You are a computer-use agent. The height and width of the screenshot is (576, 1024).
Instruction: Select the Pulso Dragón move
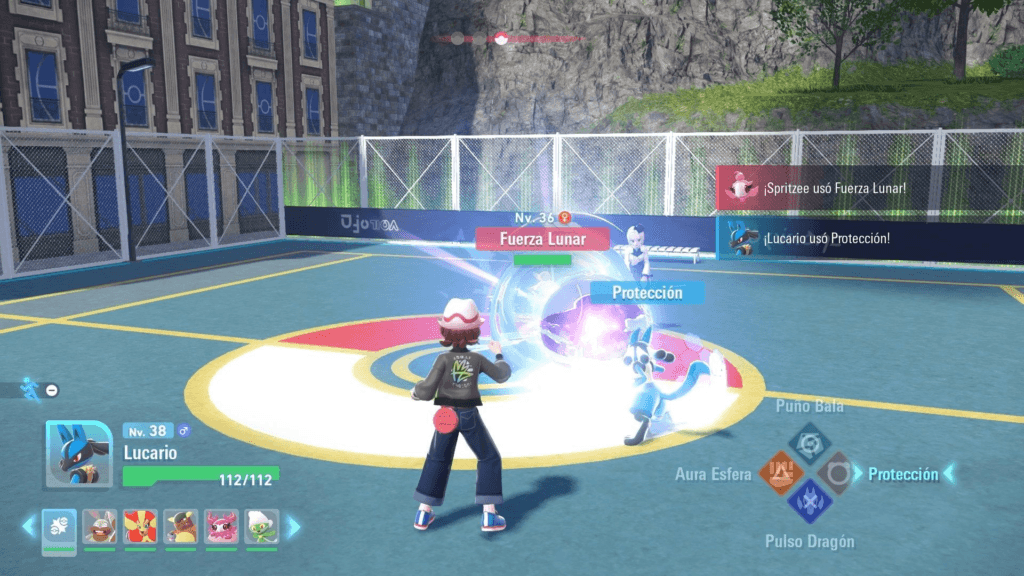pyautogui.click(x=808, y=502)
